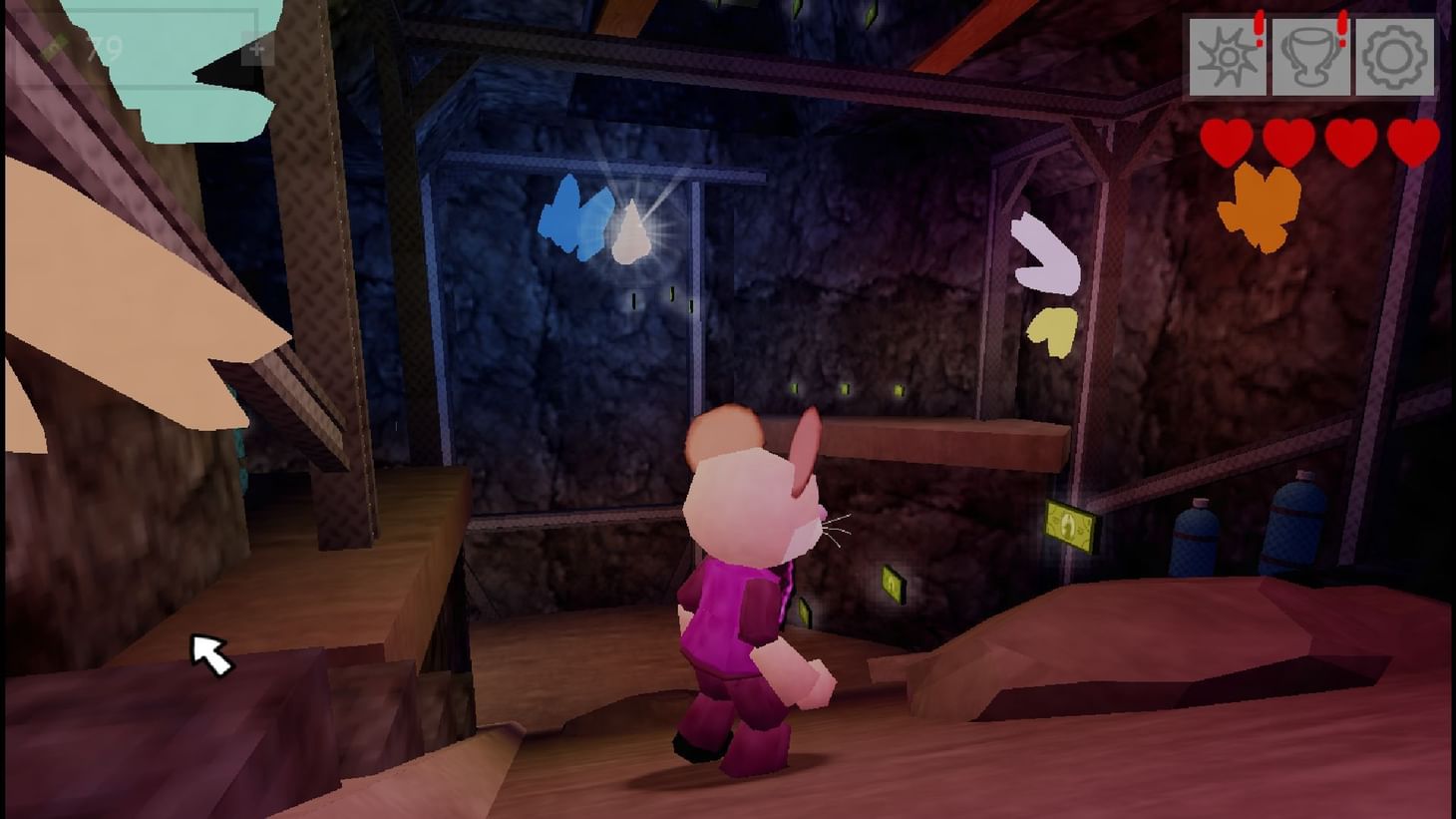The image size is (1456, 819).
Task: Click the first red heart in the health bar
Action: (1227, 140)
